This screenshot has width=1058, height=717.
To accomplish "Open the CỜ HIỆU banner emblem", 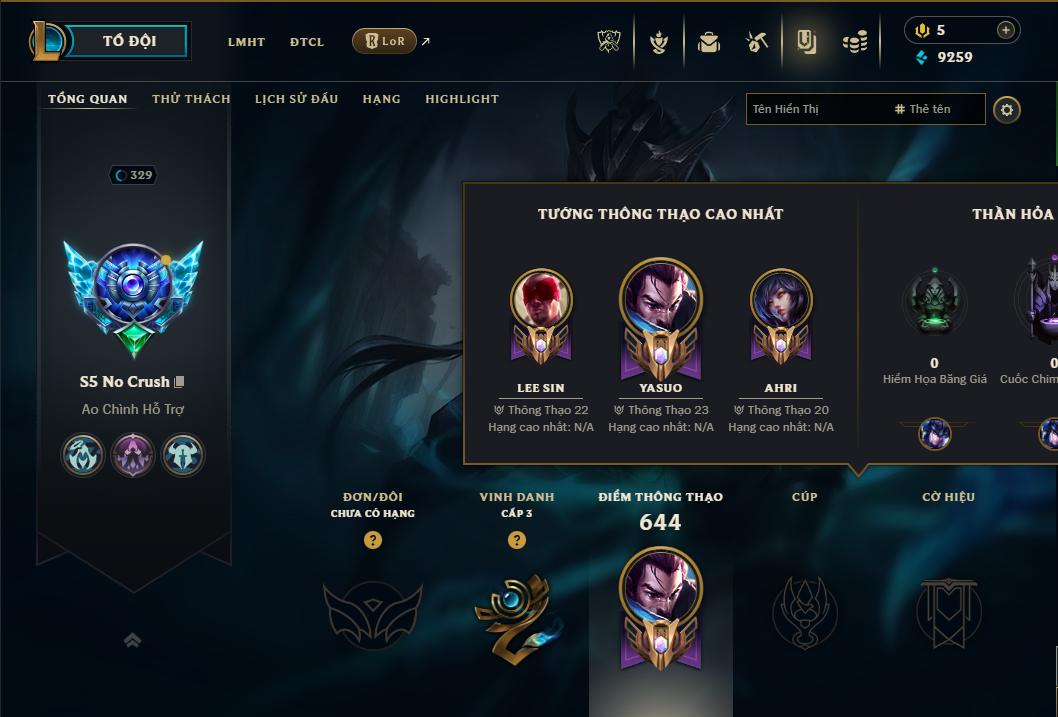I will coord(948,610).
